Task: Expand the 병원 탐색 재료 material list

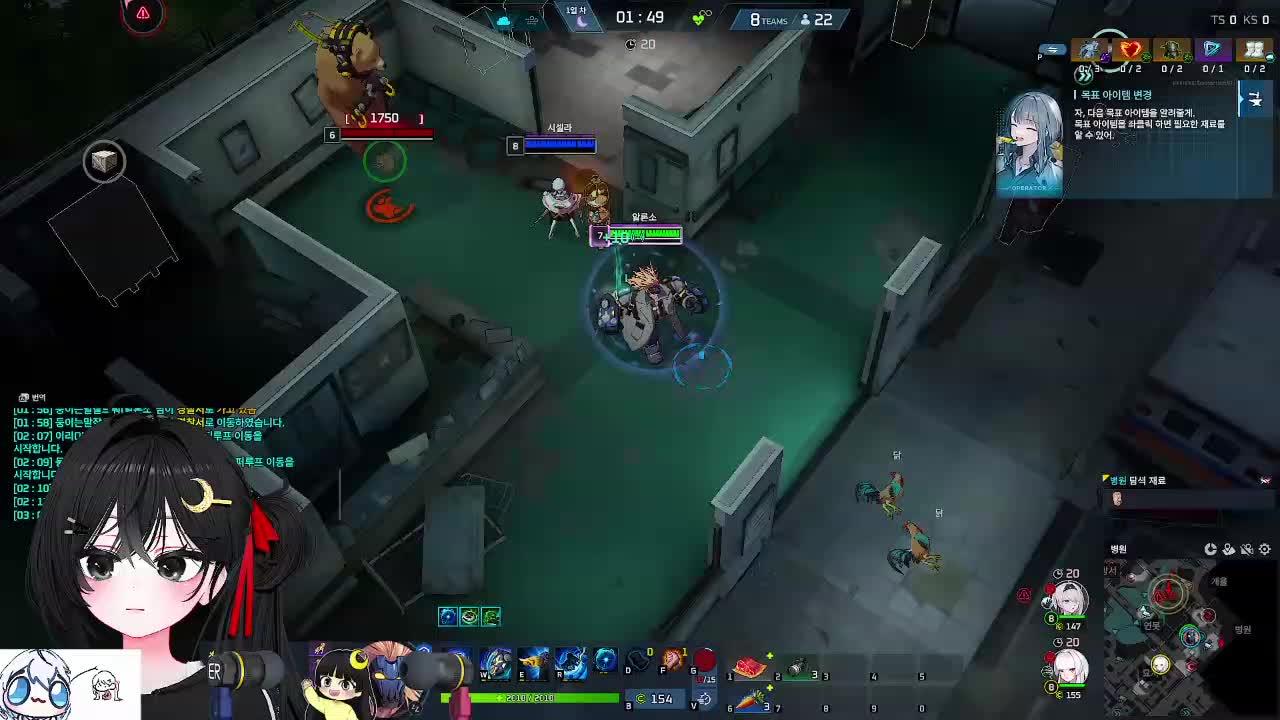Action: pos(1138,480)
